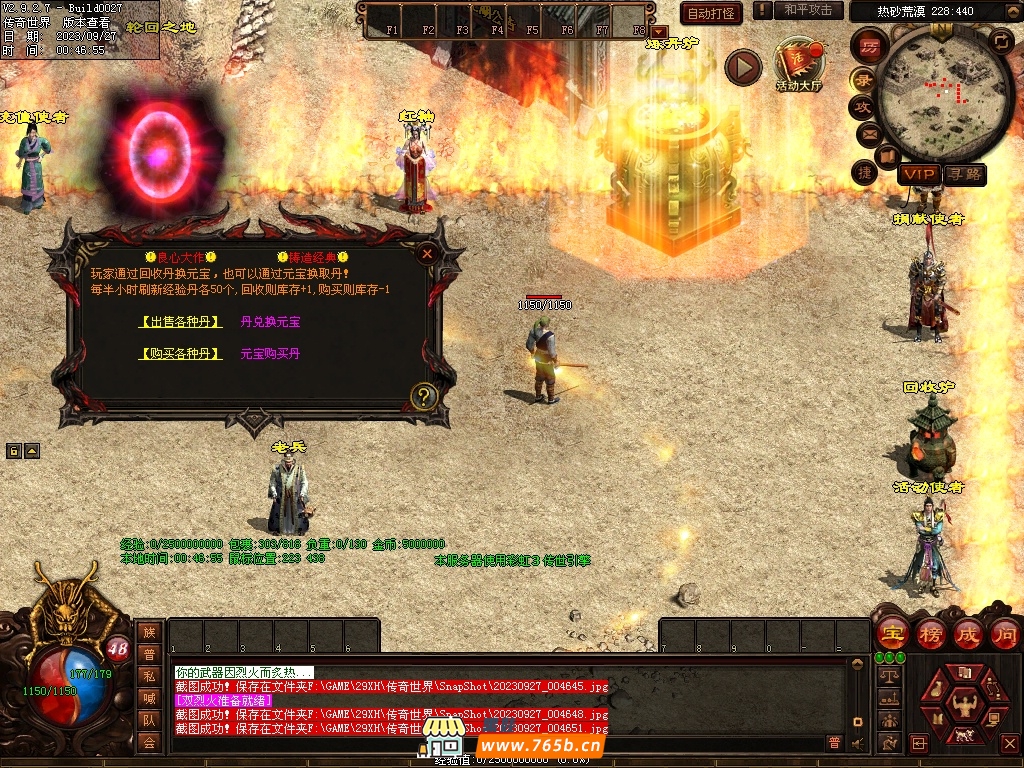This screenshot has width=1024, height=768.
Task: Click the round play arrow button
Action: 743,67
